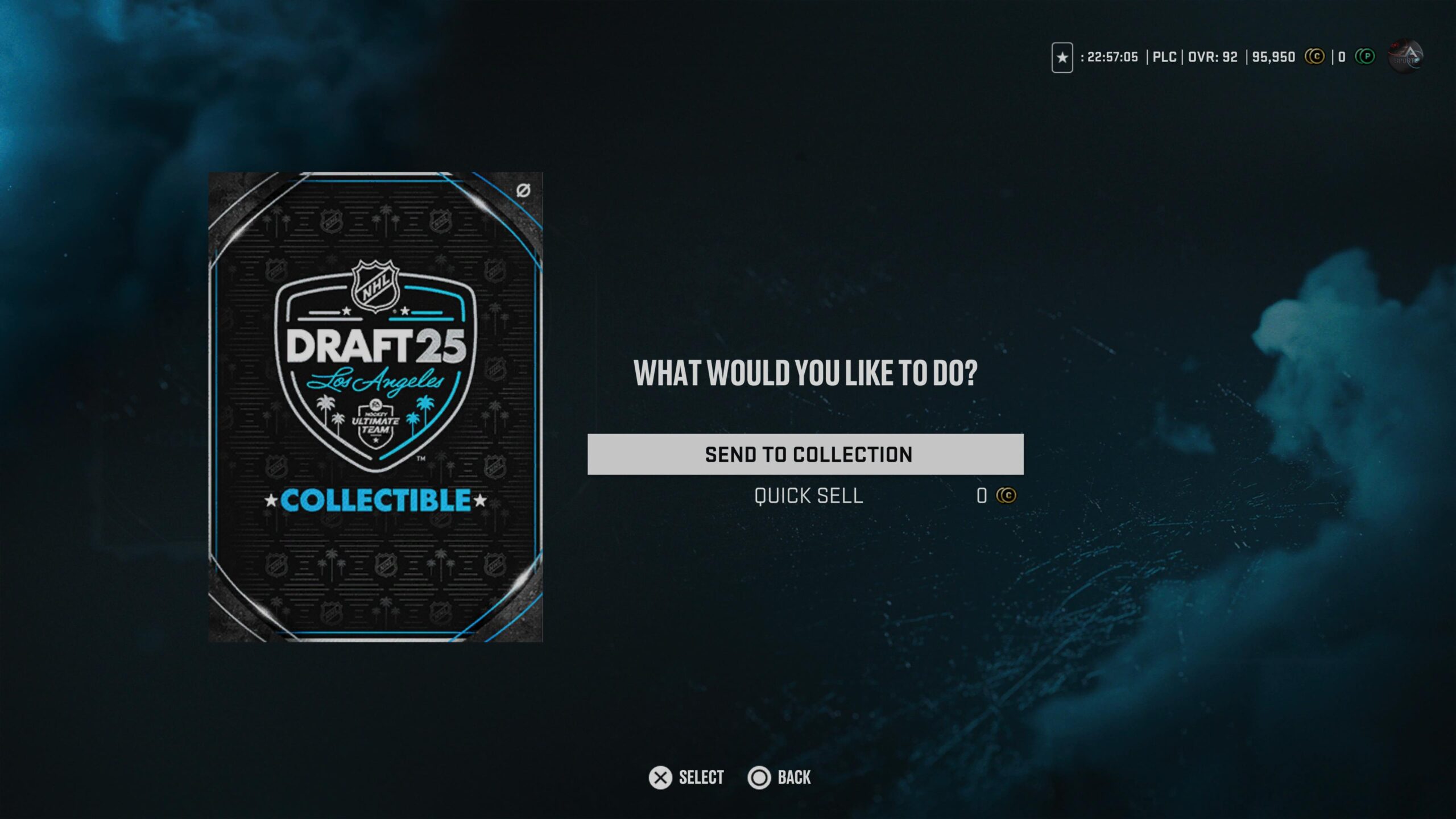The height and width of the screenshot is (819, 1456).
Task: Select the Draft 25 Collectible card
Action: click(x=375, y=407)
